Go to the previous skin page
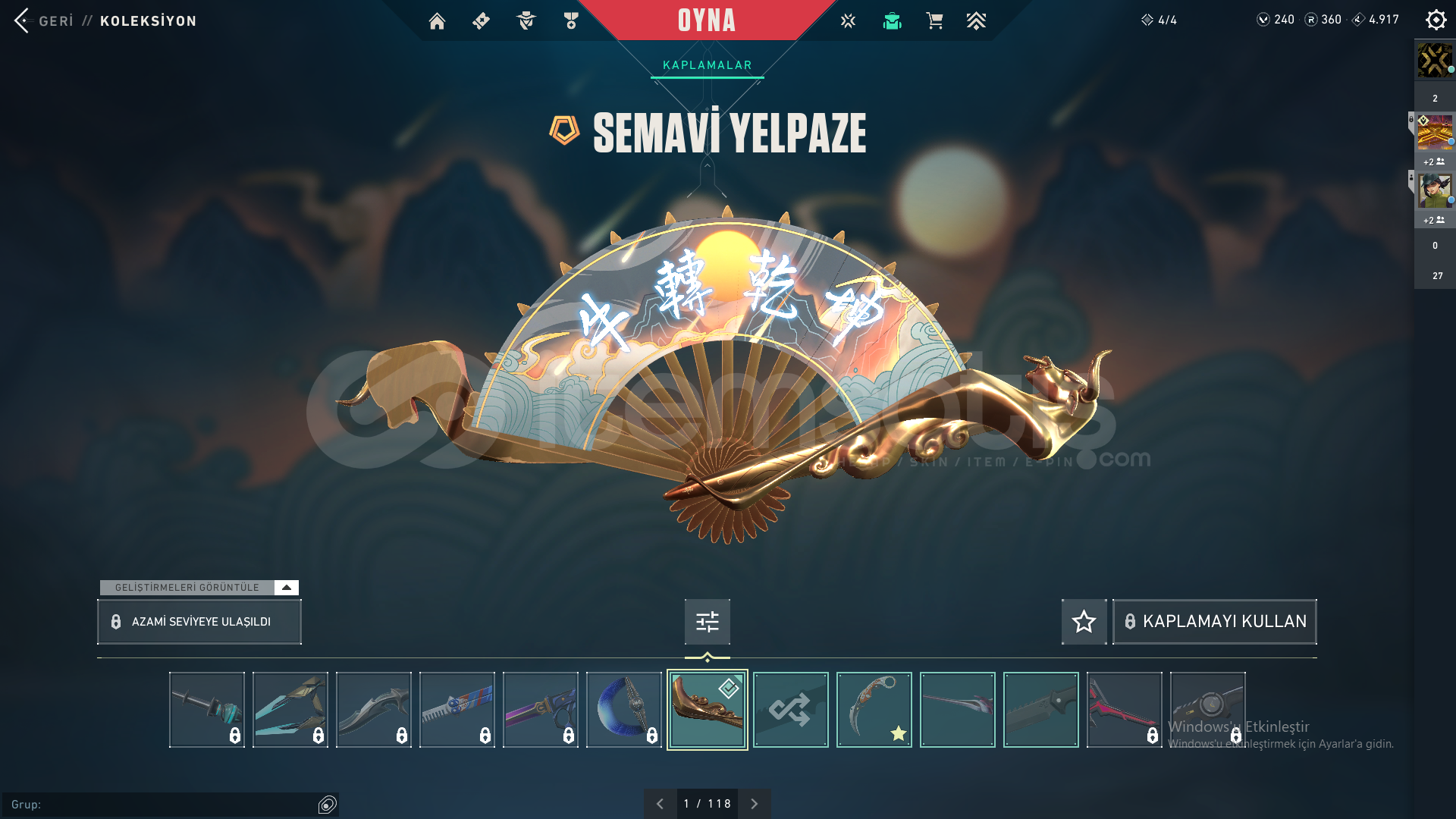 [x=660, y=804]
